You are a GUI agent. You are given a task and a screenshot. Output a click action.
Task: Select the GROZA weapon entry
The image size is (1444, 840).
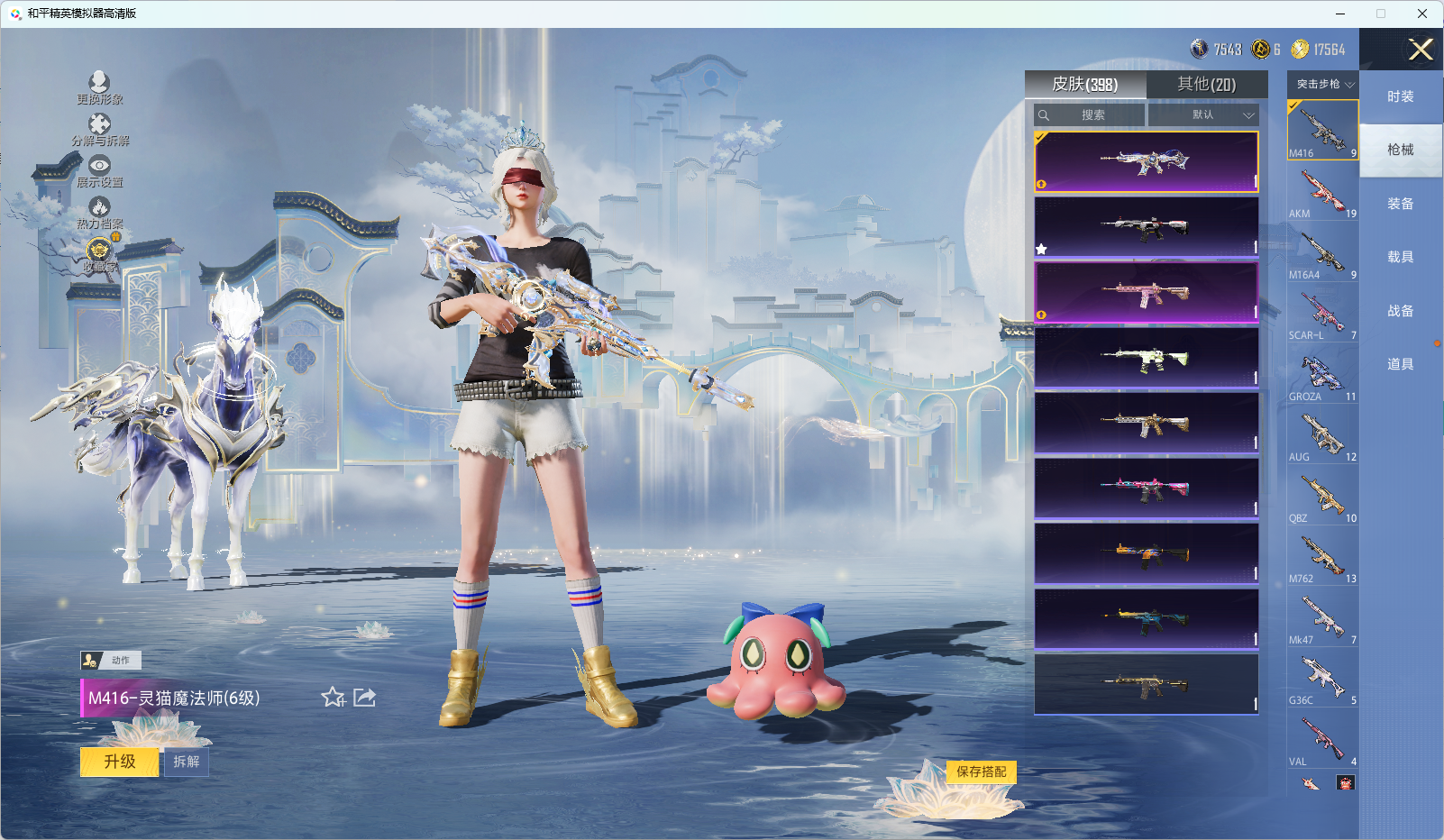coord(1322,376)
